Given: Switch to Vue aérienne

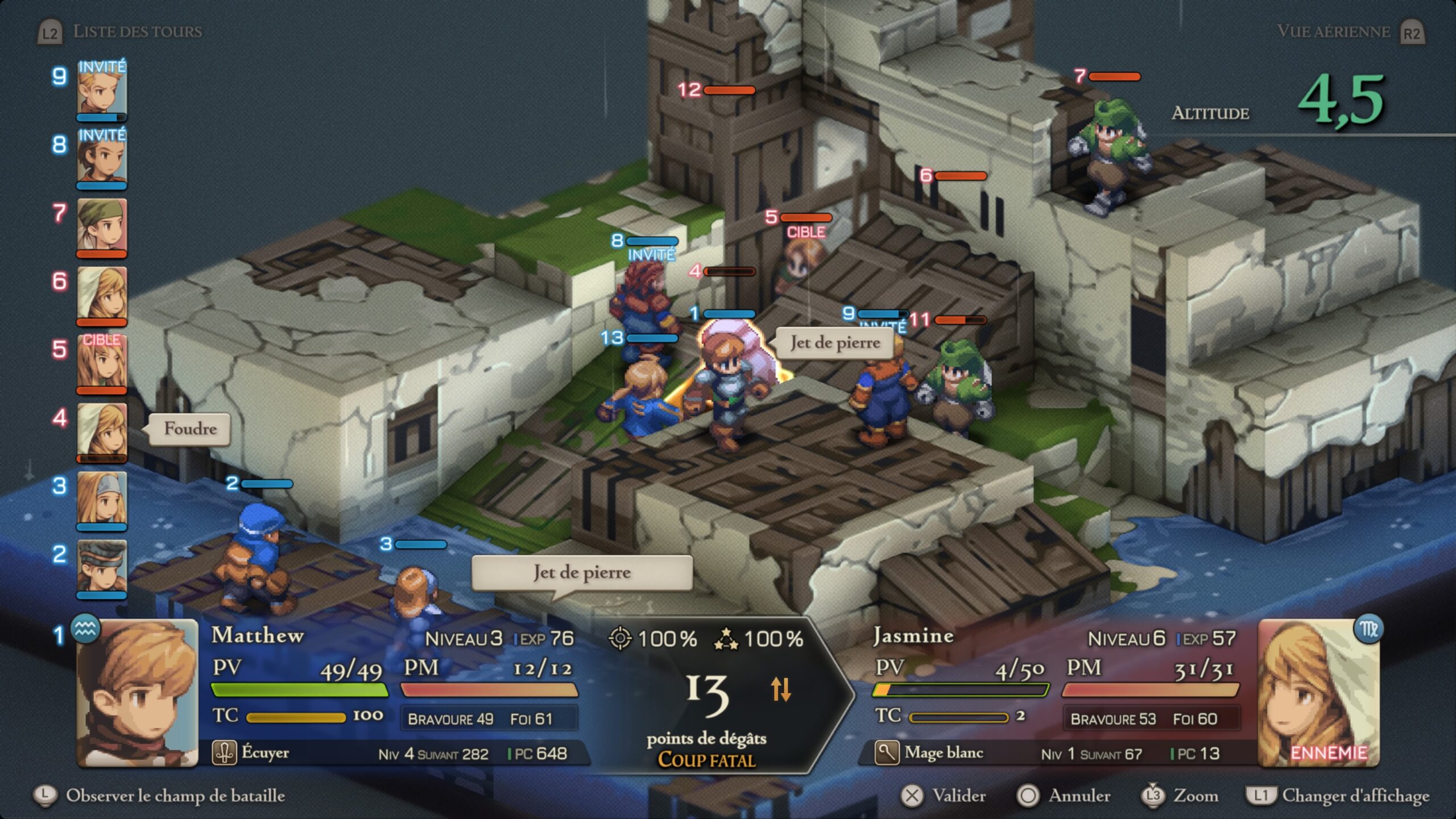Looking at the screenshot, I should 1334,31.
